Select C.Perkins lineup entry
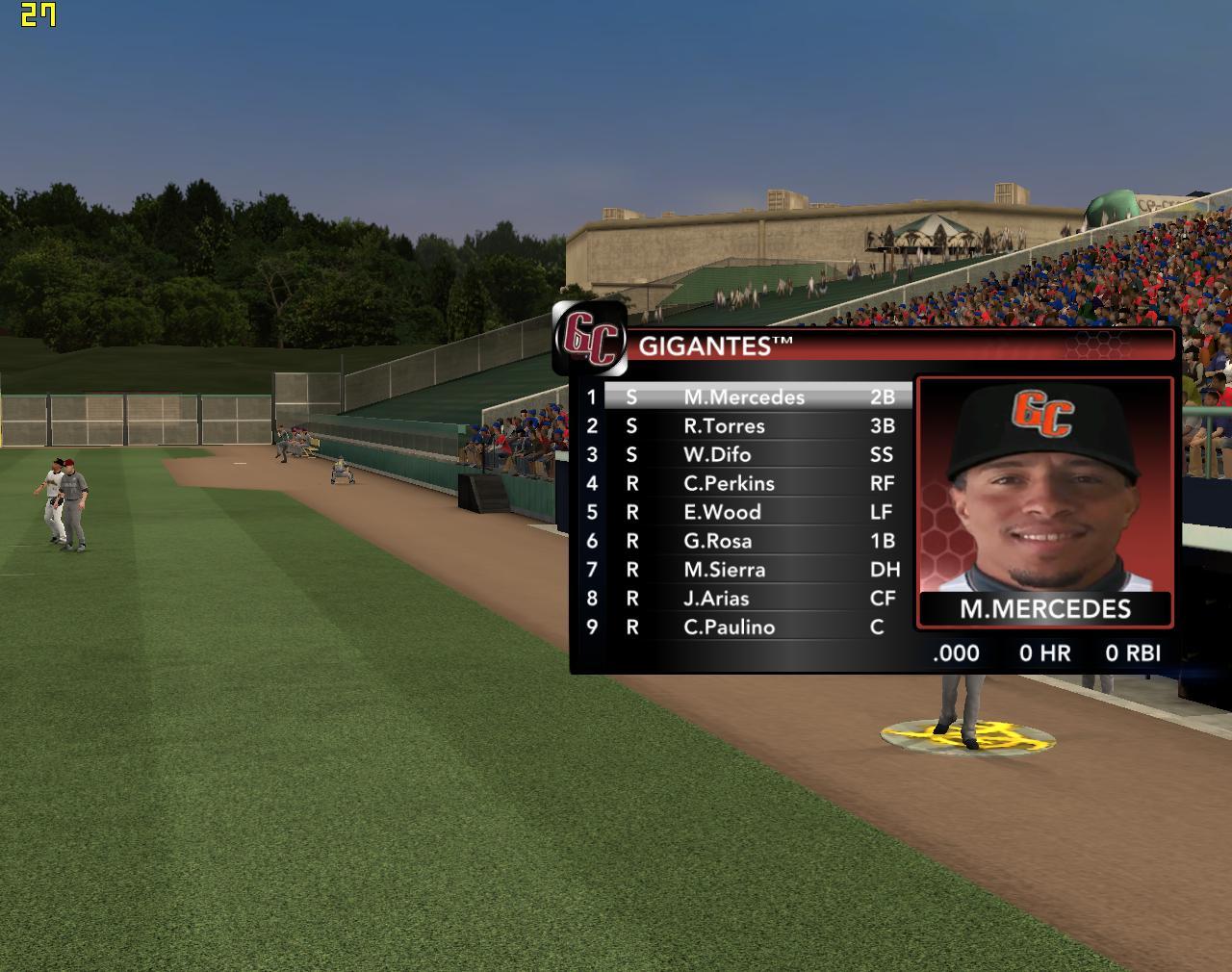 pyautogui.click(x=729, y=483)
